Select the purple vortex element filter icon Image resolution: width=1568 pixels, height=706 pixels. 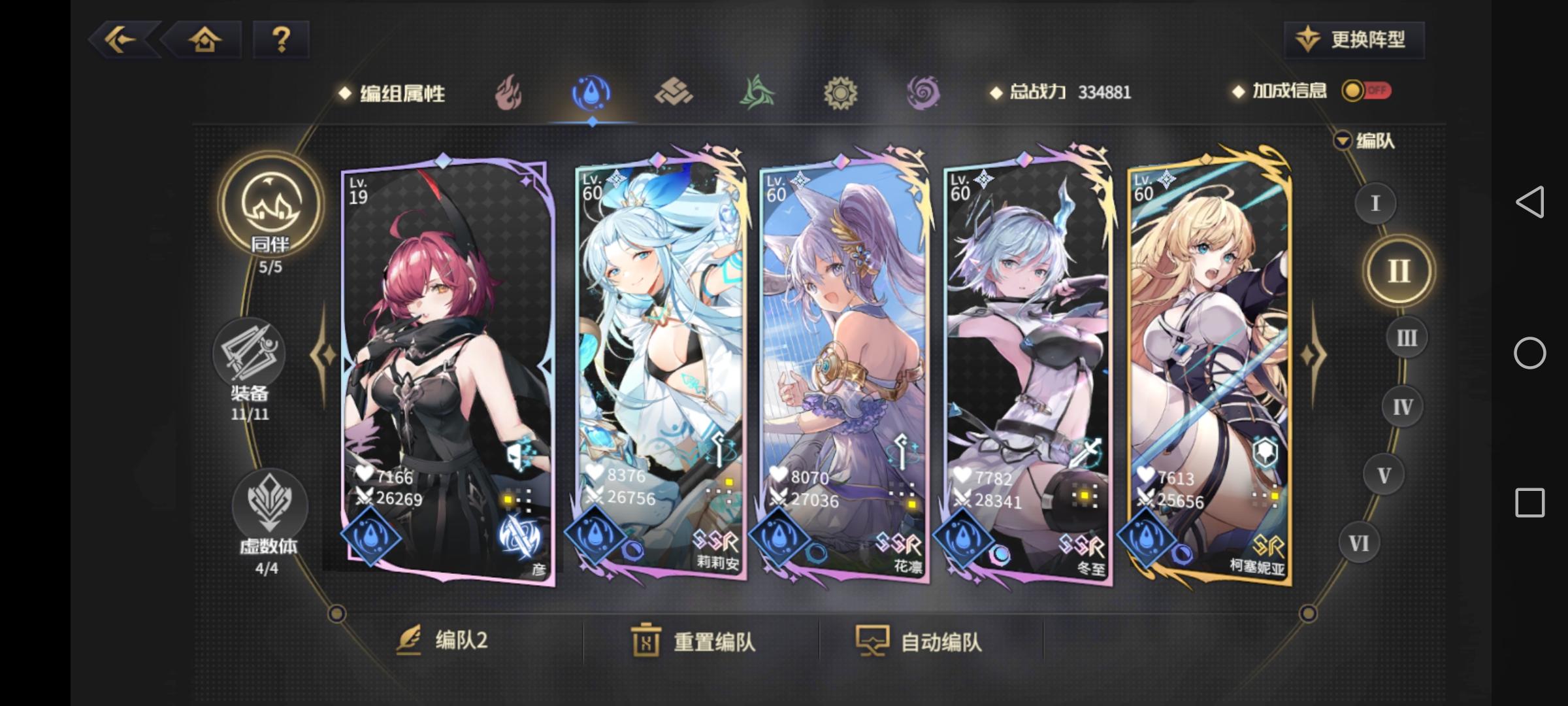click(x=924, y=93)
